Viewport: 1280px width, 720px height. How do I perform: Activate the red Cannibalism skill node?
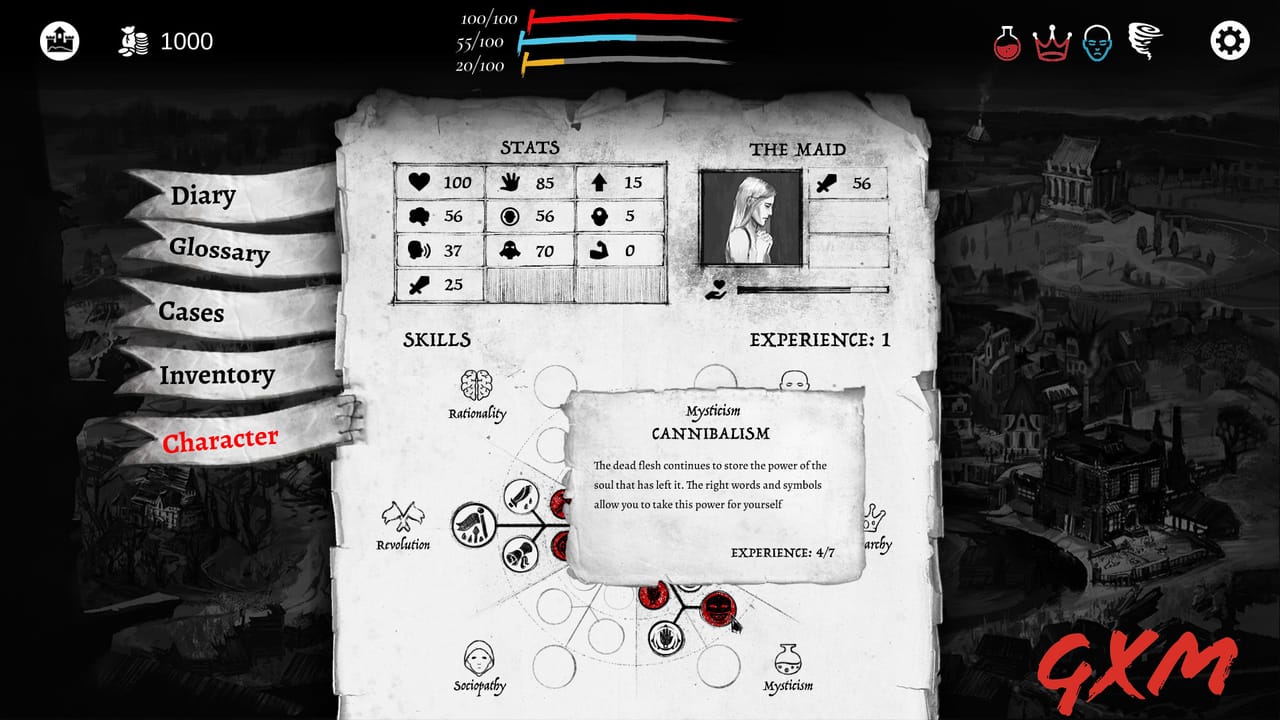(718, 608)
